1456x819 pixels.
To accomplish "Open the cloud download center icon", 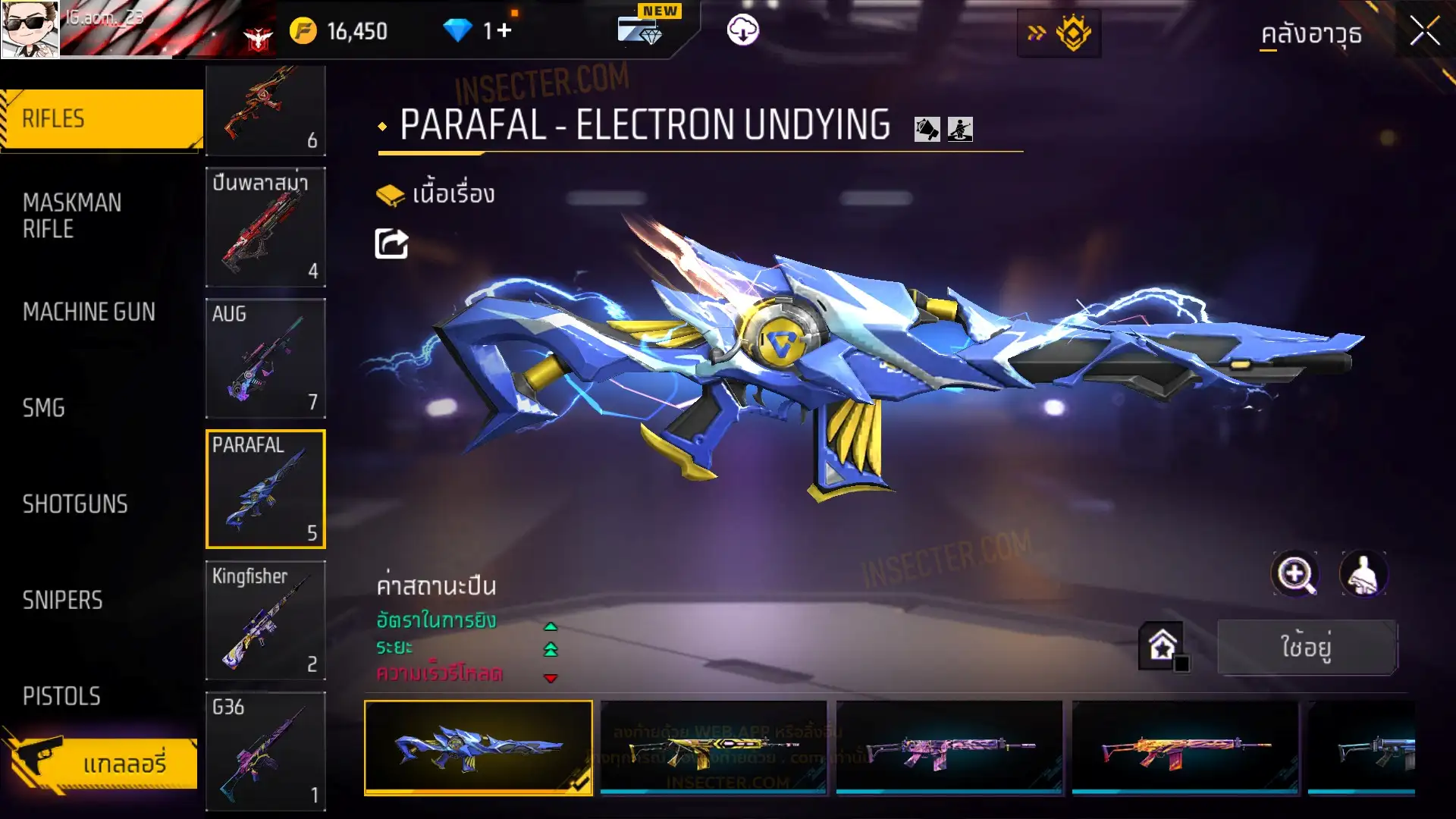I will pos(742,30).
